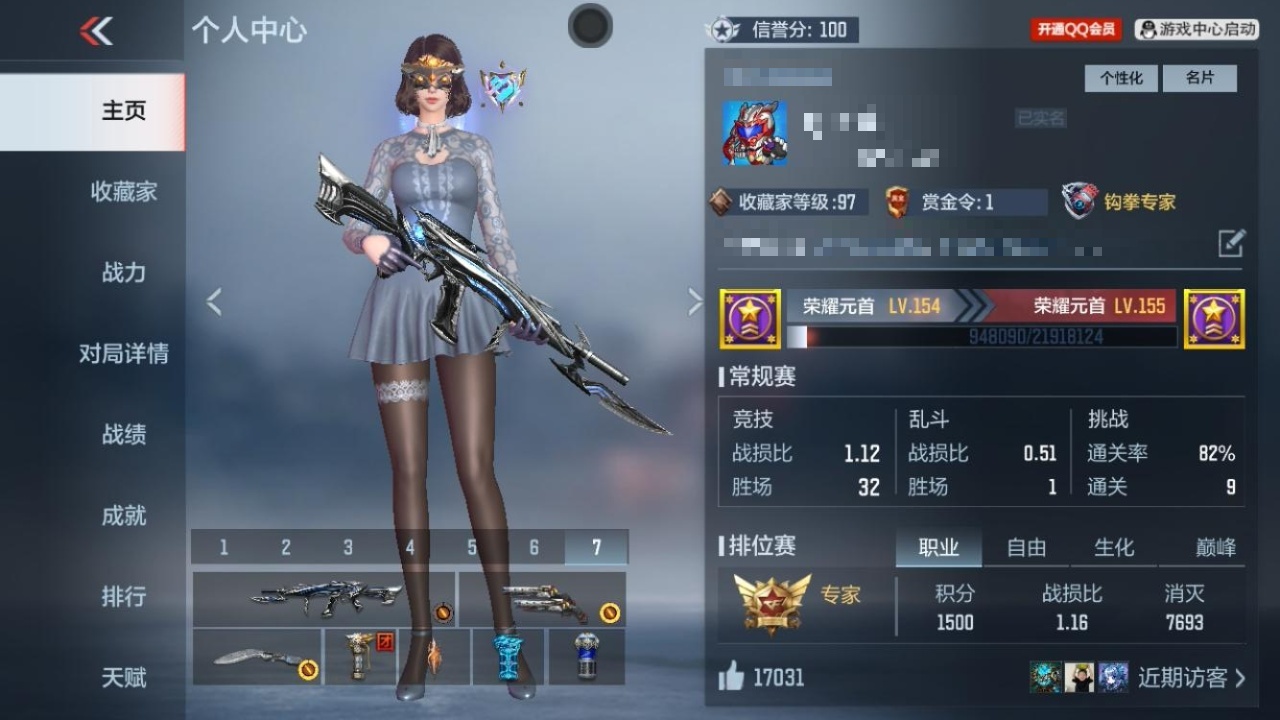Edit the profile signature with pencil icon

tap(1231, 243)
